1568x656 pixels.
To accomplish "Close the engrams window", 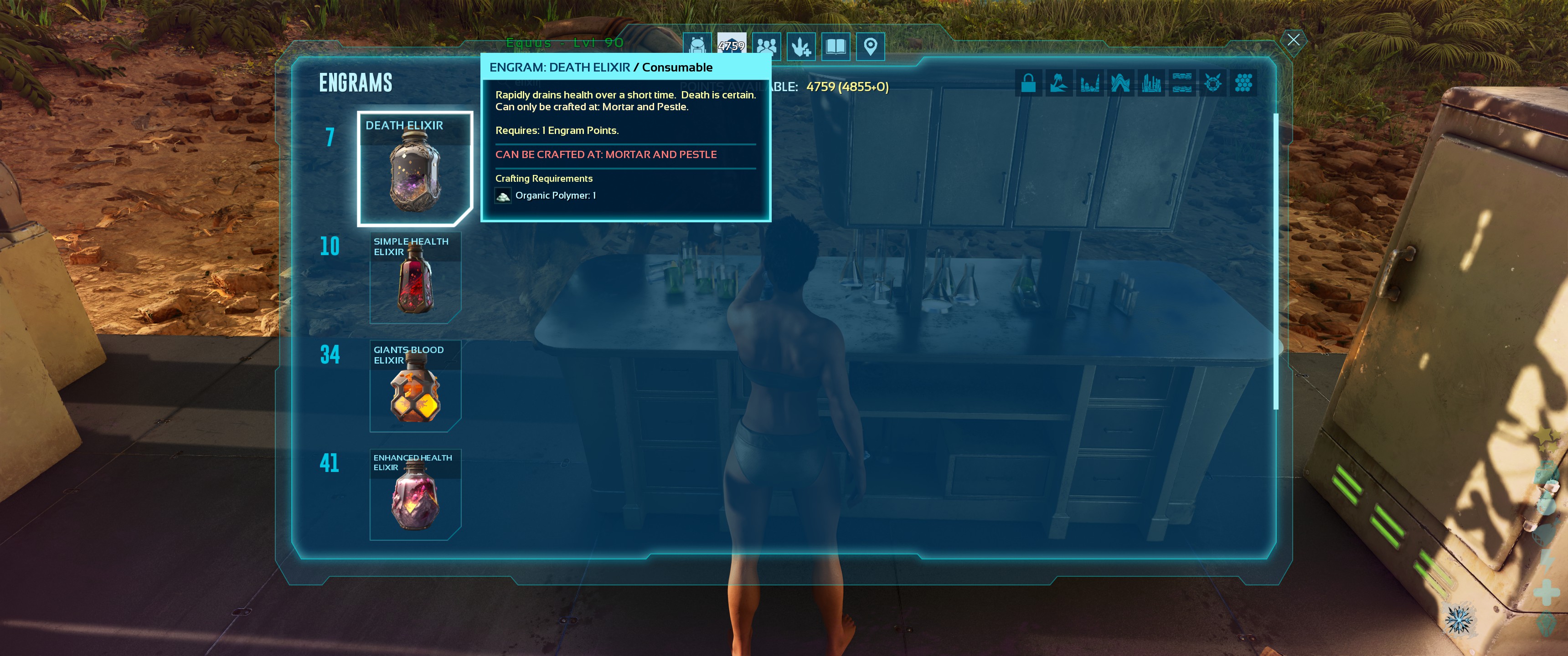I will coord(1293,40).
